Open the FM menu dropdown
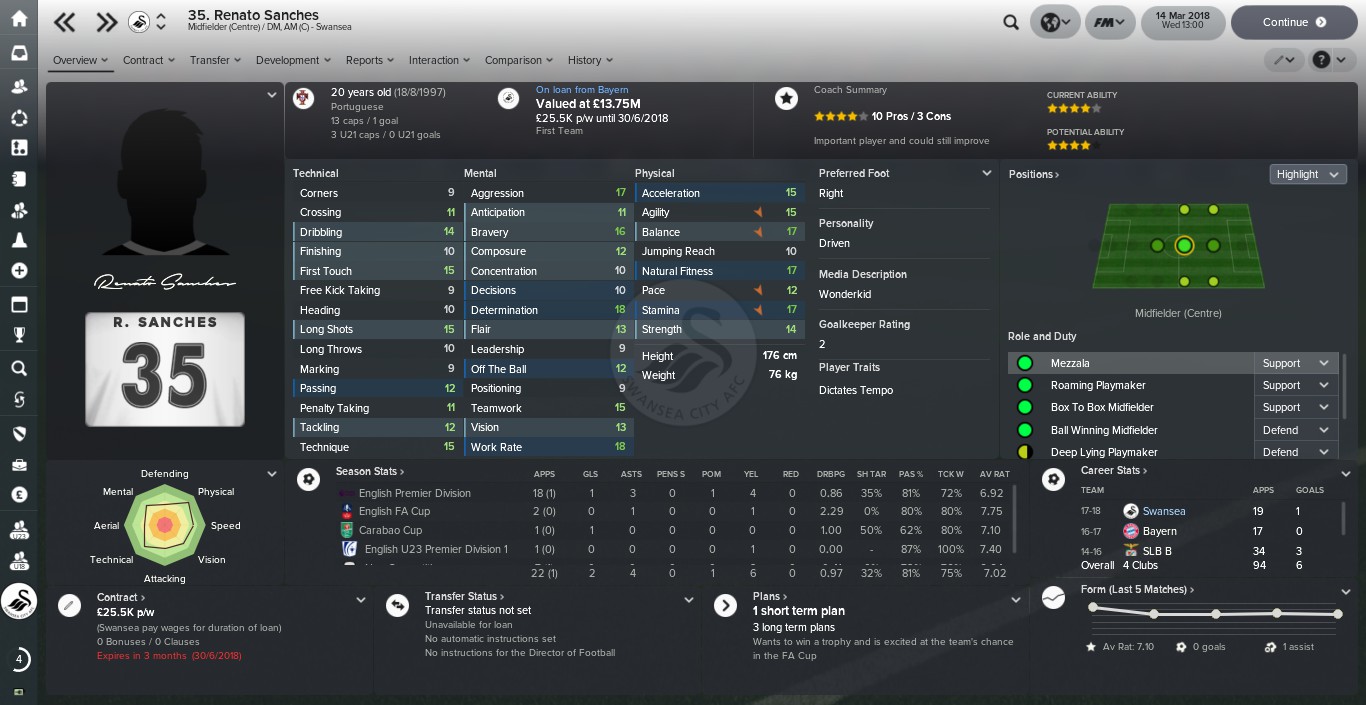 [x=1110, y=22]
